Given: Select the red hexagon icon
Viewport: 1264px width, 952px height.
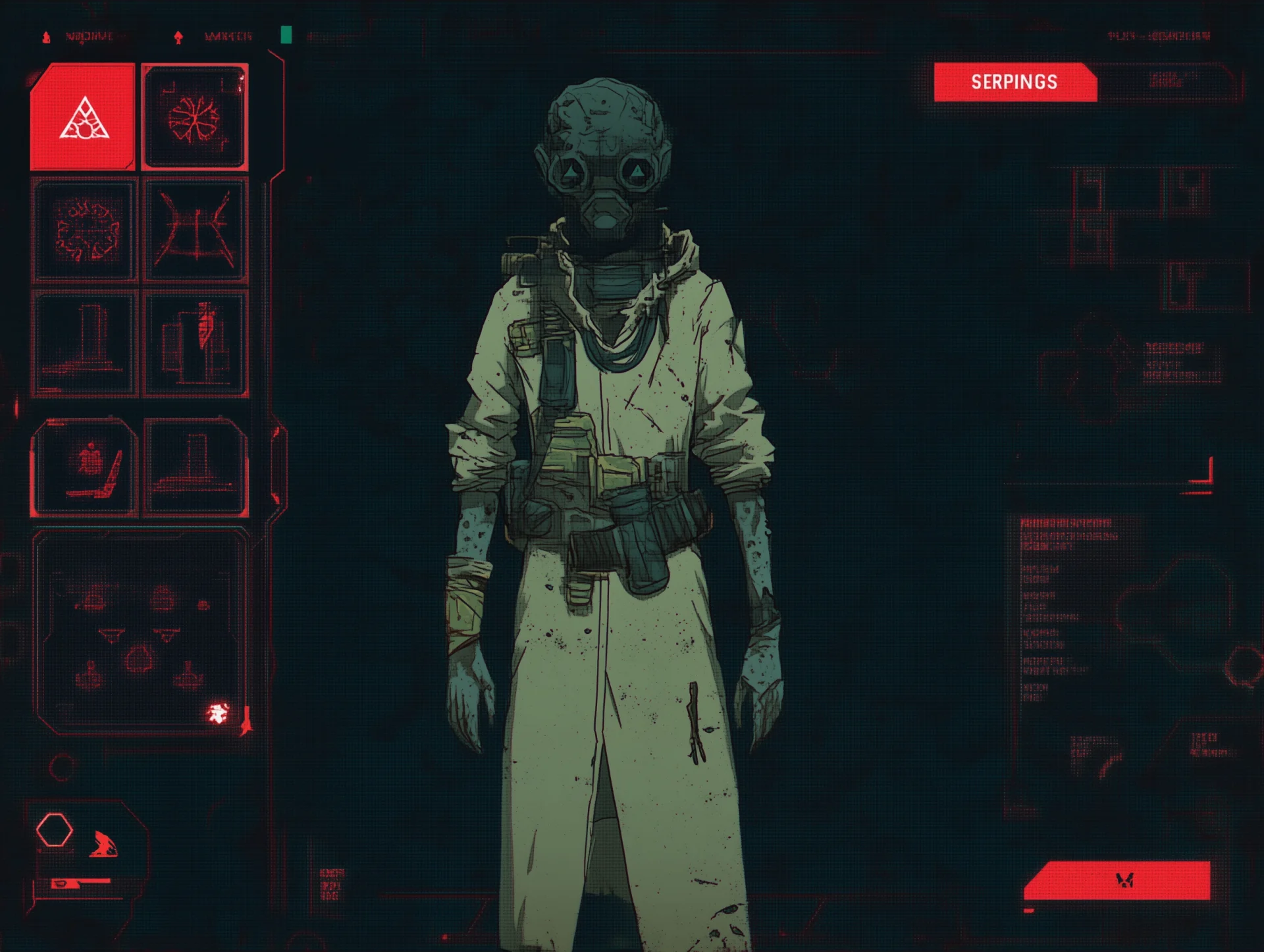Looking at the screenshot, I should tap(55, 830).
